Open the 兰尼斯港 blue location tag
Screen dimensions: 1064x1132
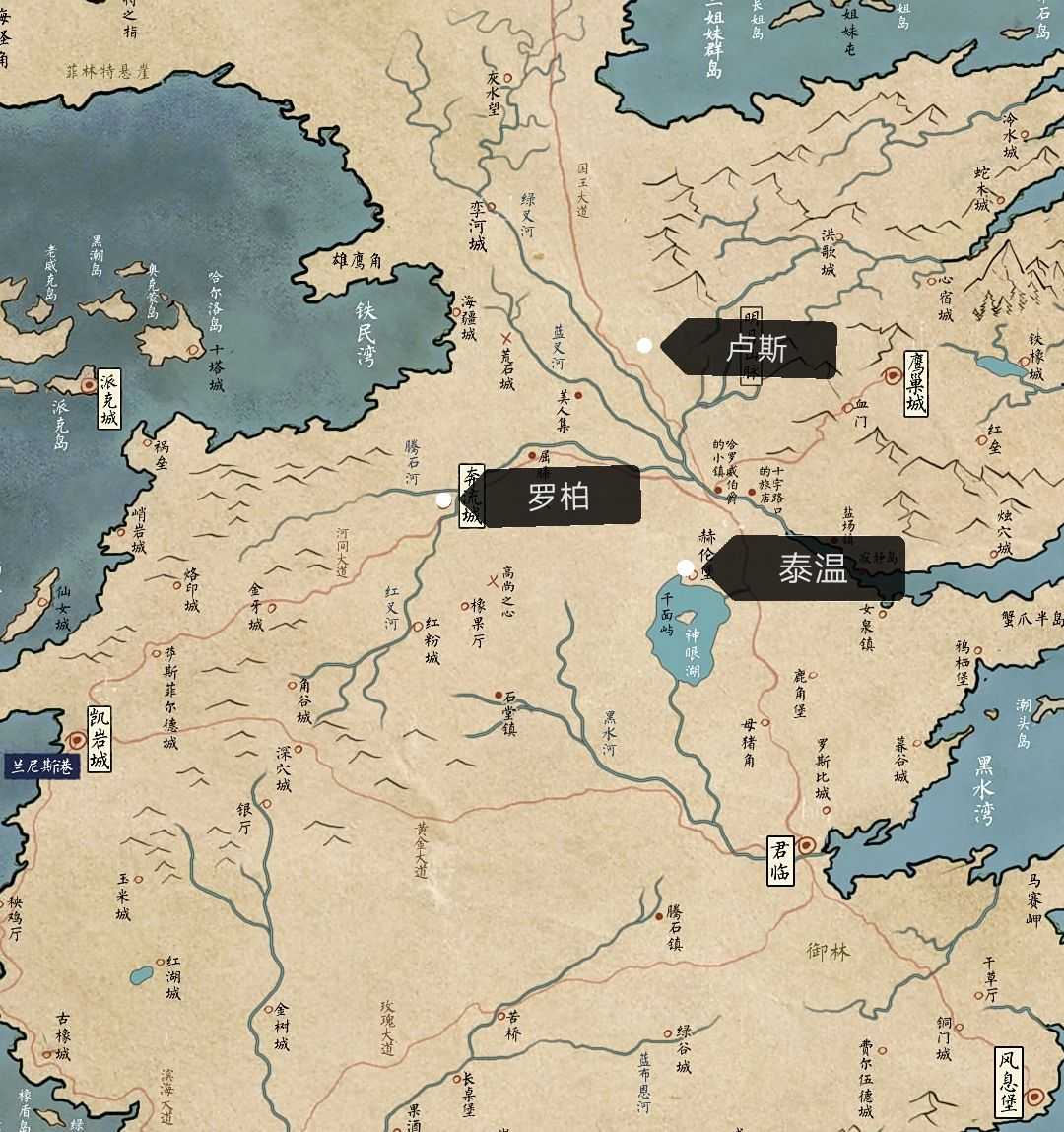(x=41, y=766)
